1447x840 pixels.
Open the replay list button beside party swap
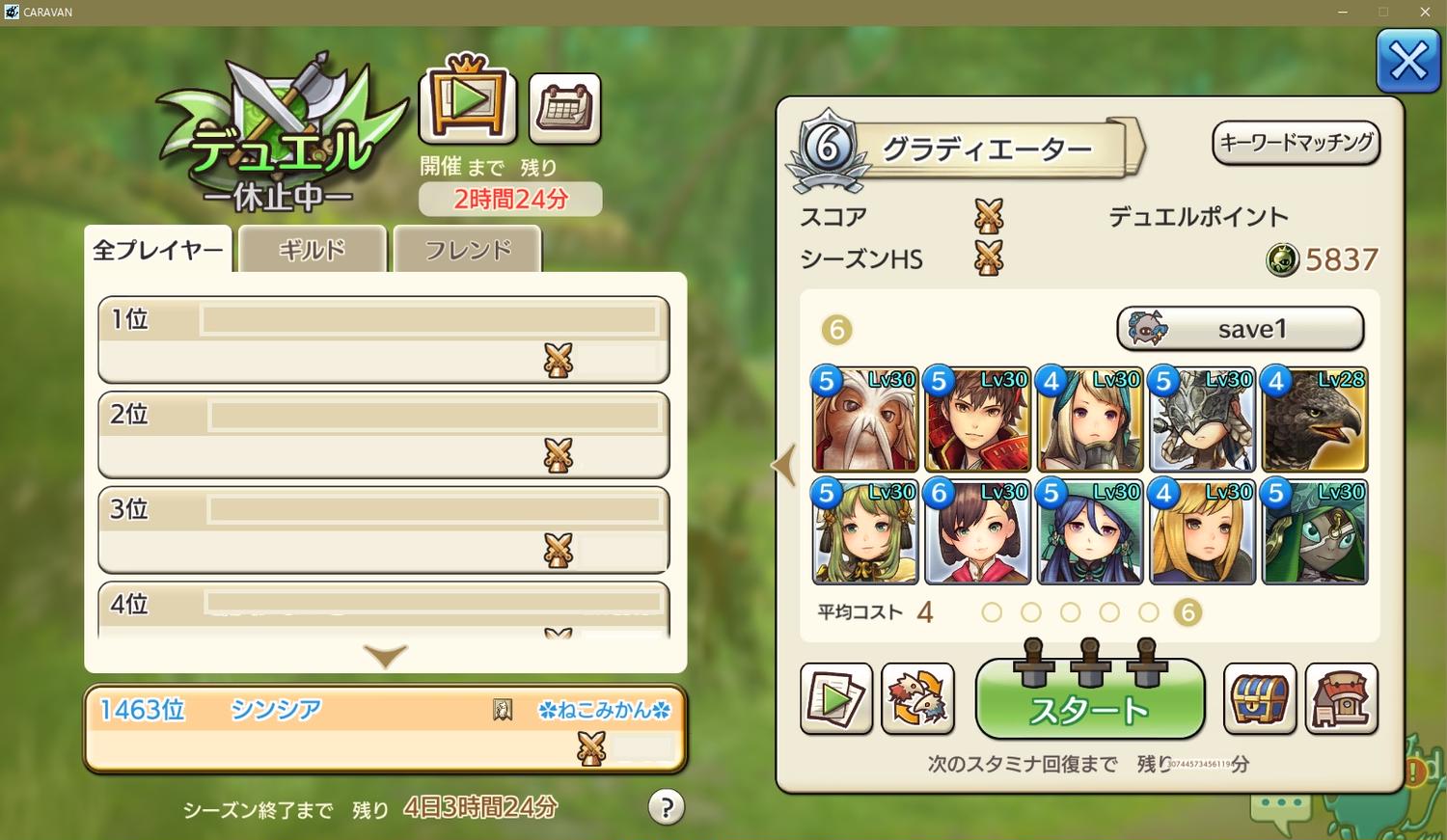(835, 698)
